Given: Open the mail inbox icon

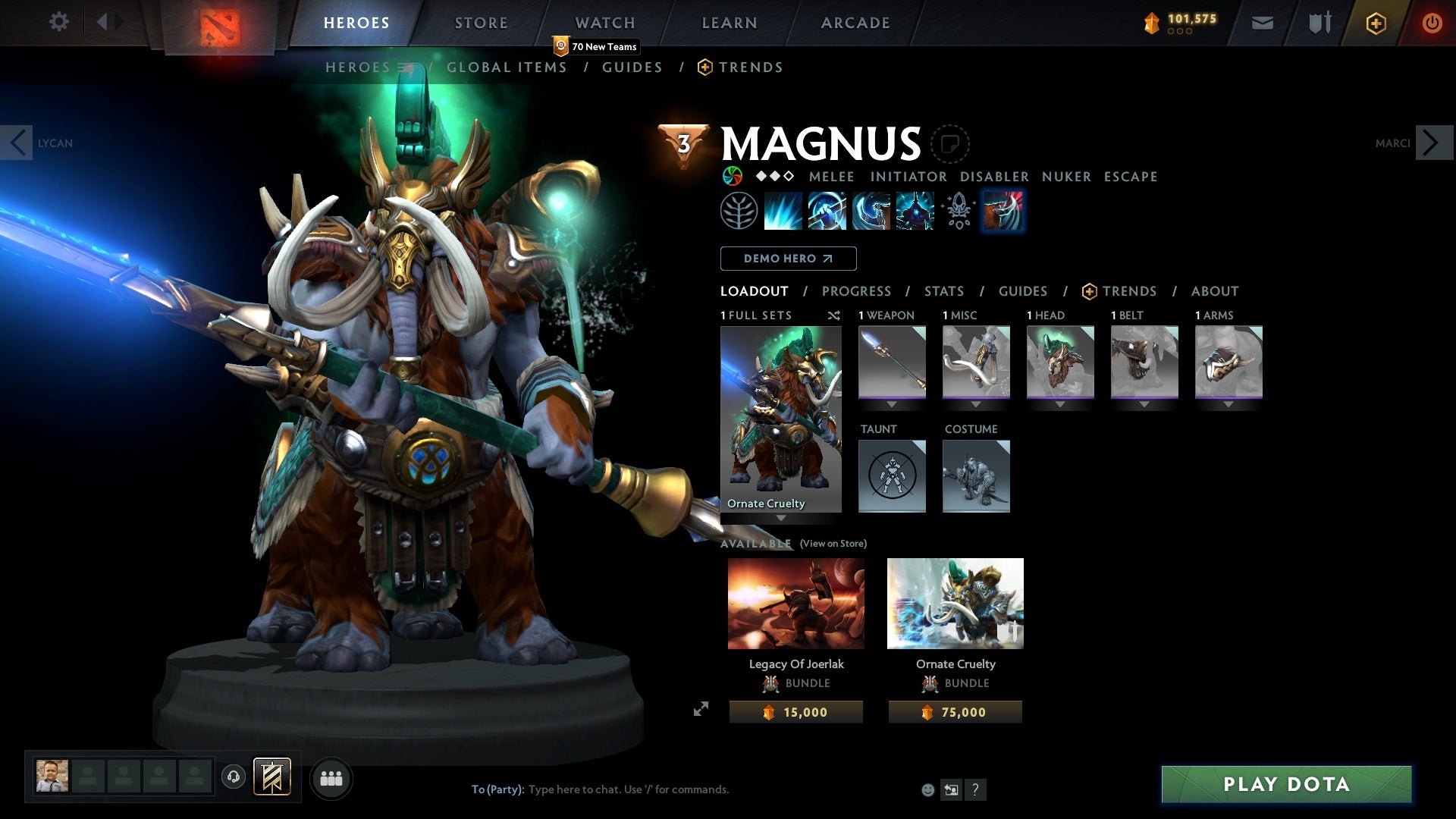Looking at the screenshot, I should point(1261,22).
